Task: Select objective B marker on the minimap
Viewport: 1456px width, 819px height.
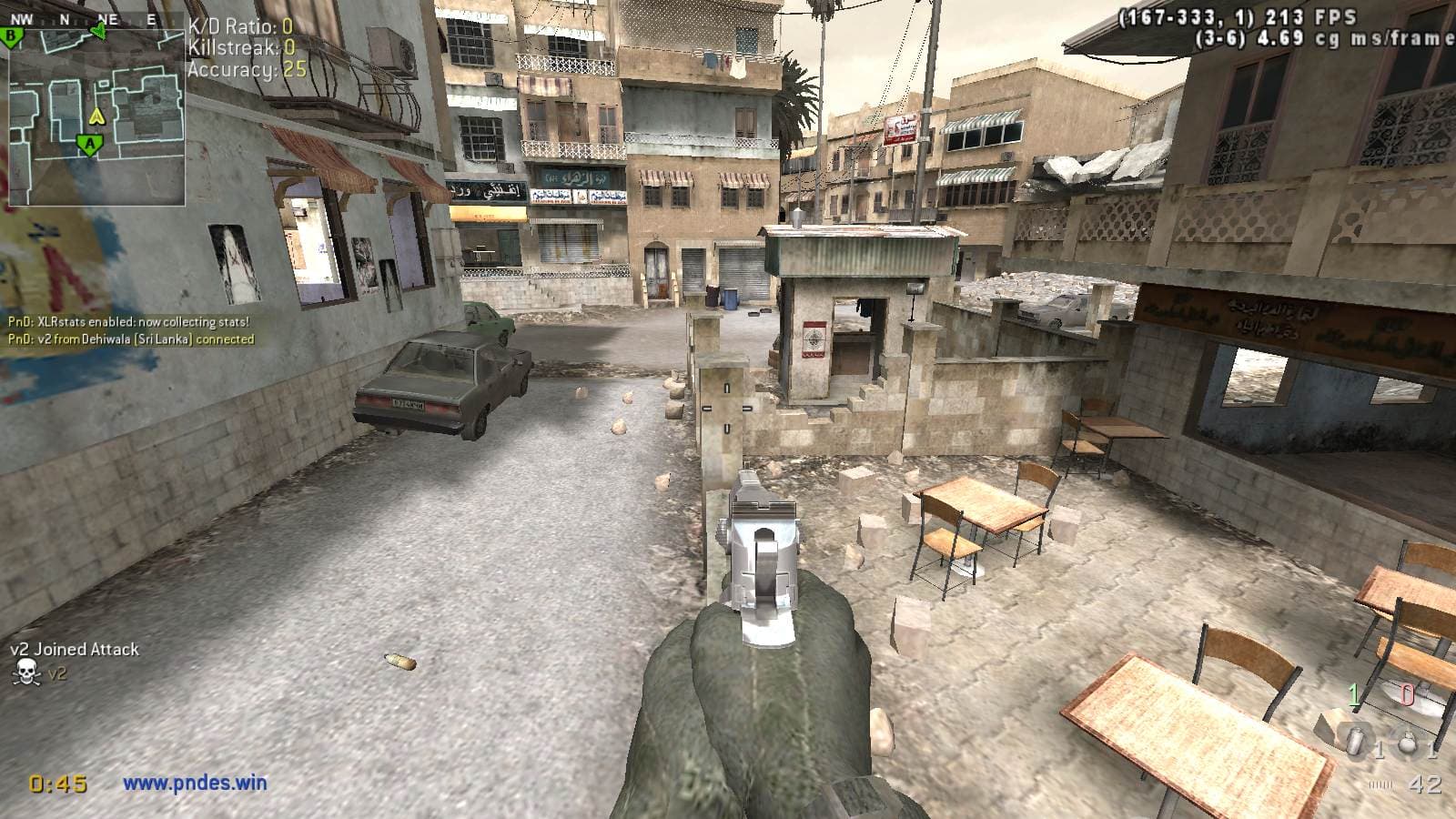Action: coord(12,36)
